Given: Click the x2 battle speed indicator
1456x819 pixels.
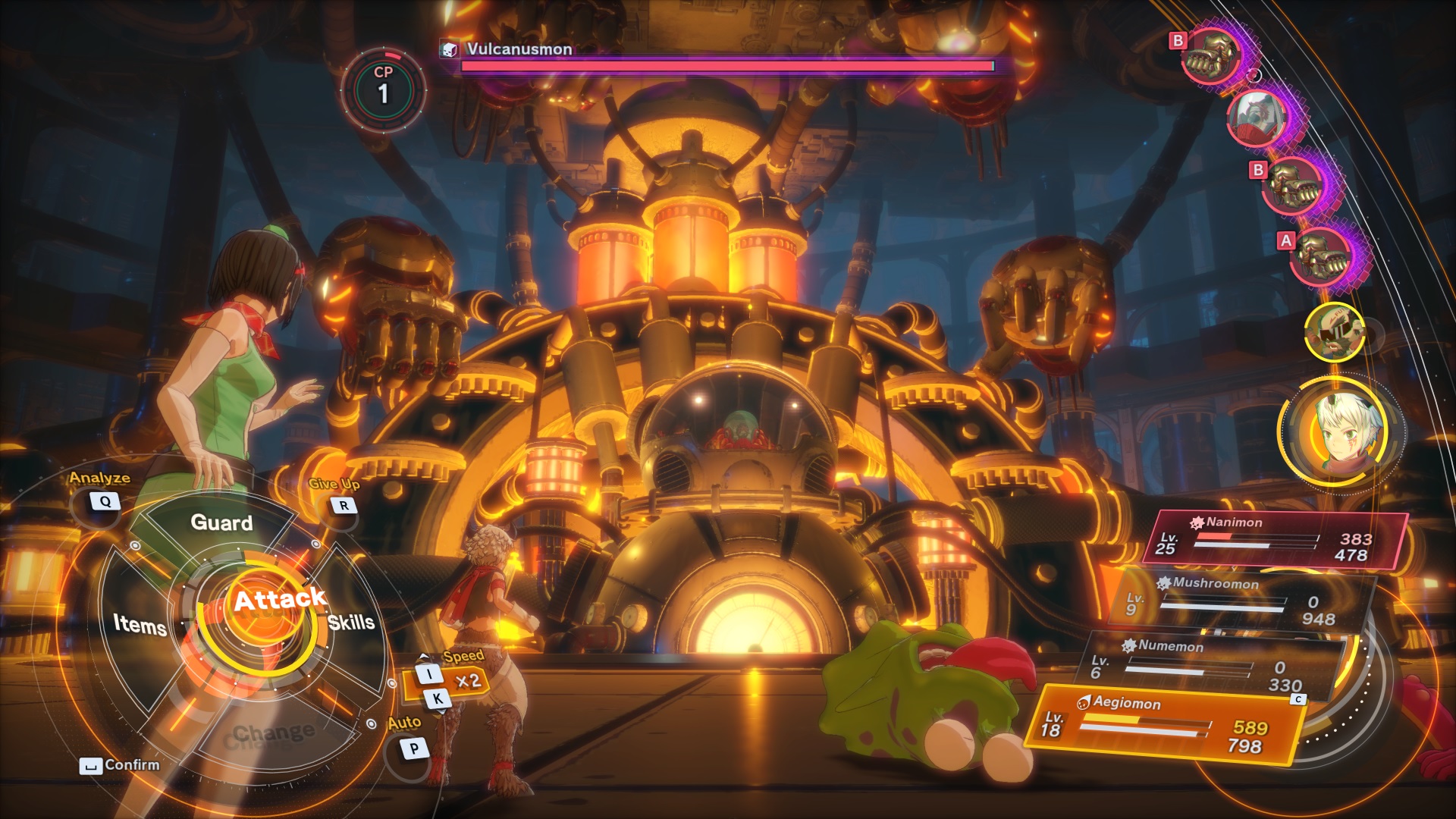Looking at the screenshot, I should 468,680.
